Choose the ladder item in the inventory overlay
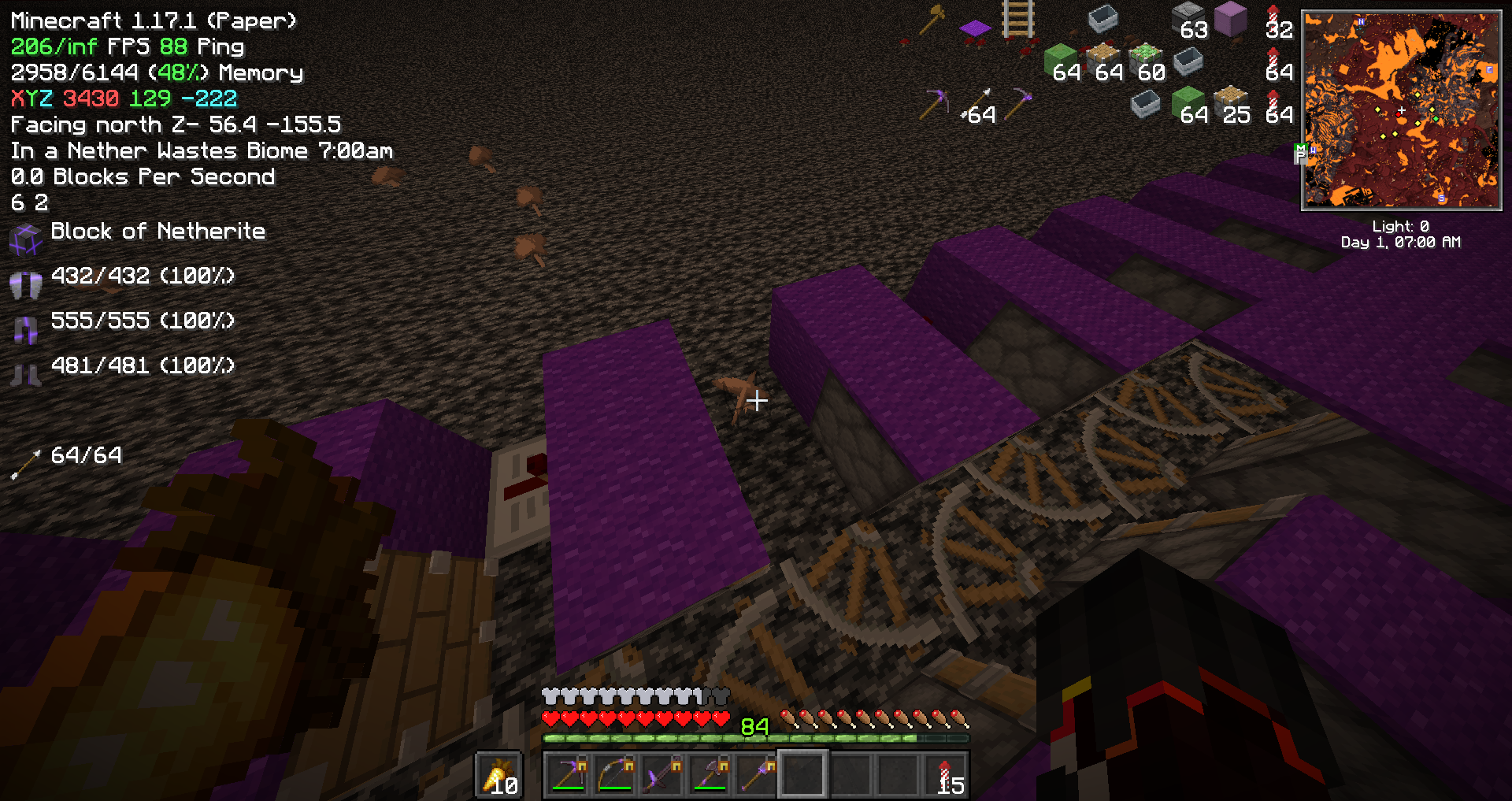Image resolution: width=1512 pixels, height=801 pixels. click(x=1017, y=20)
